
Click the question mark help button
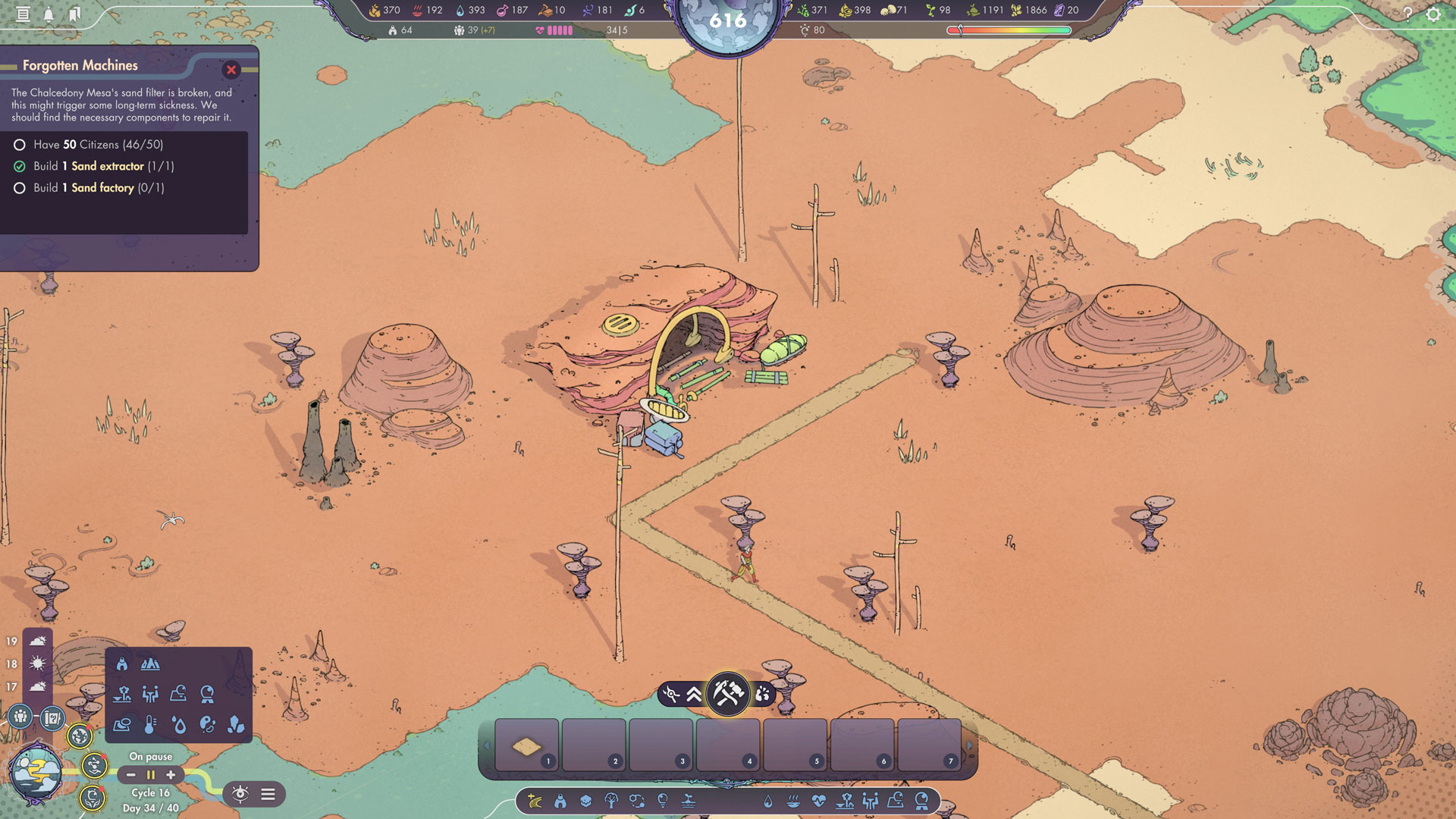pos(1407,14)
